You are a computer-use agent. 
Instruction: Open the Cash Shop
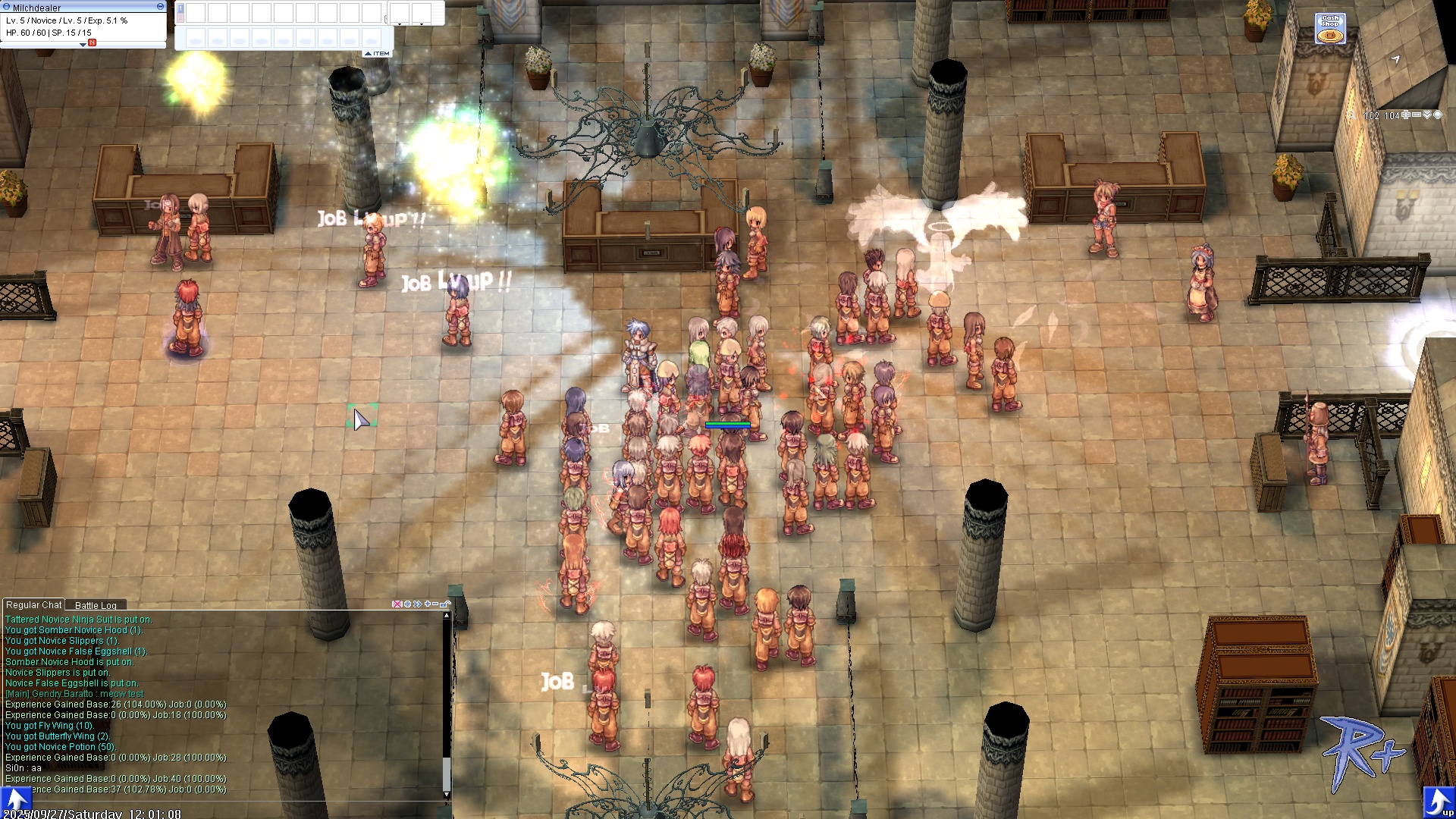[1330, 29]
